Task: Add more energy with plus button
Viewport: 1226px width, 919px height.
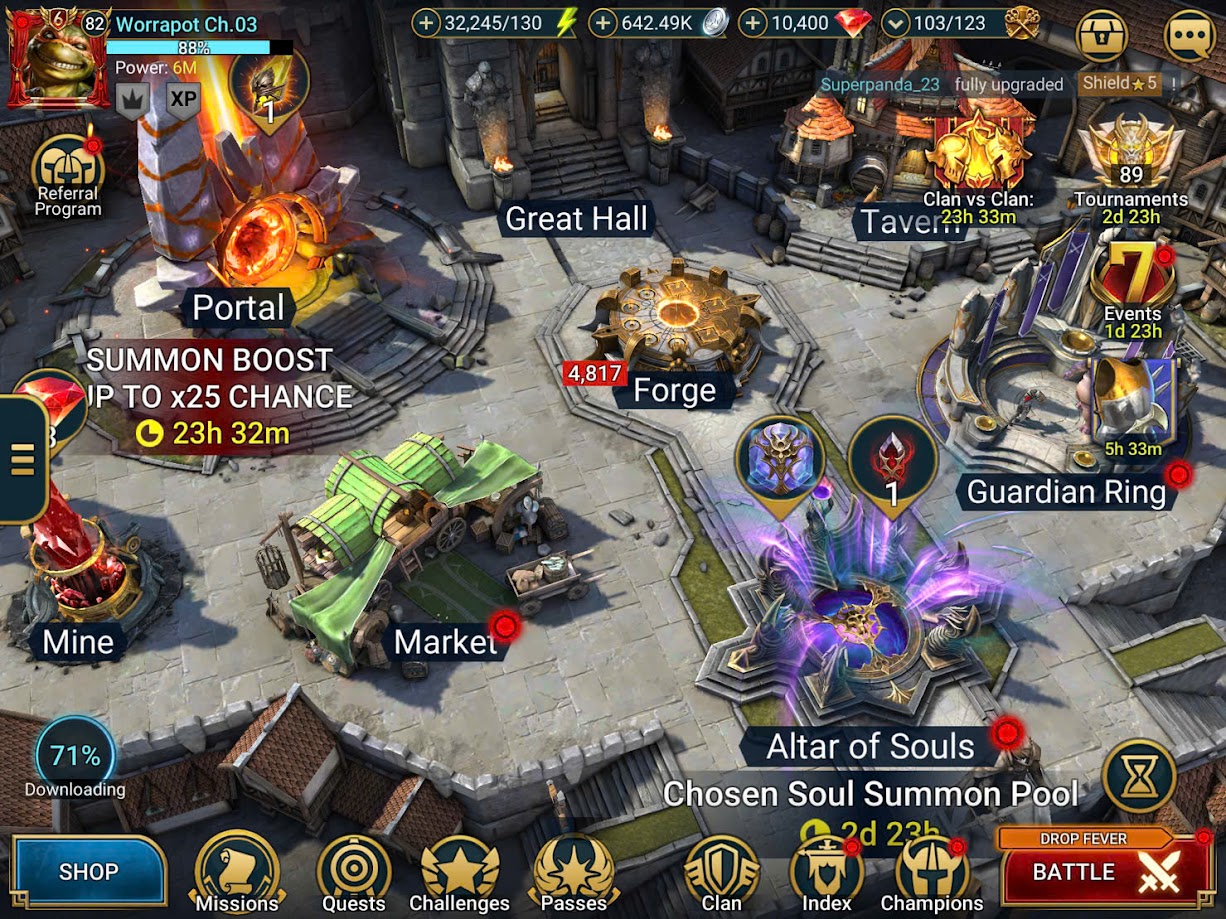Action: click(427, 23)
